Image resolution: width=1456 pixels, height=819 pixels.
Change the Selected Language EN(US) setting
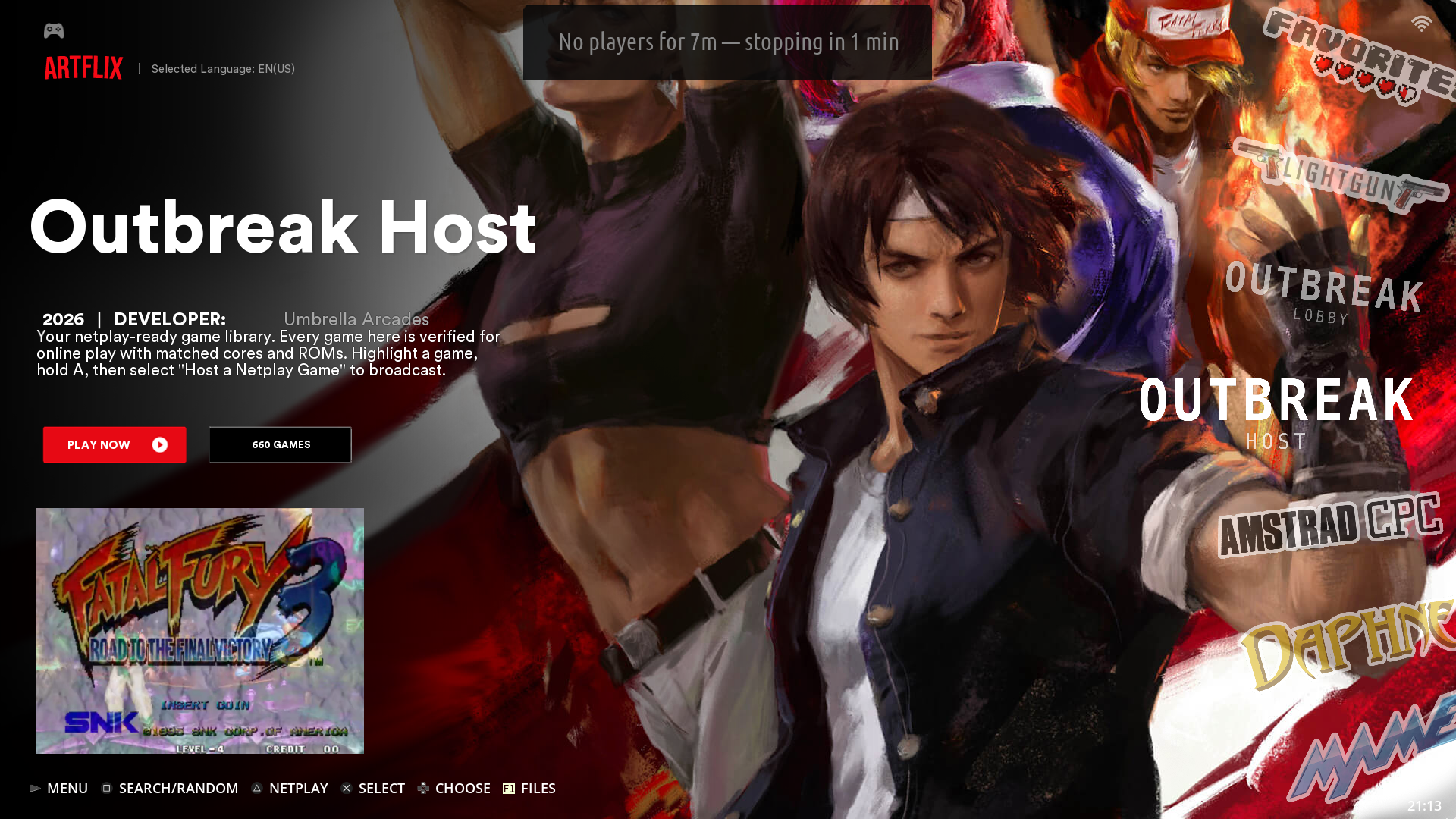pyautogui.click(x=223, y=68)
